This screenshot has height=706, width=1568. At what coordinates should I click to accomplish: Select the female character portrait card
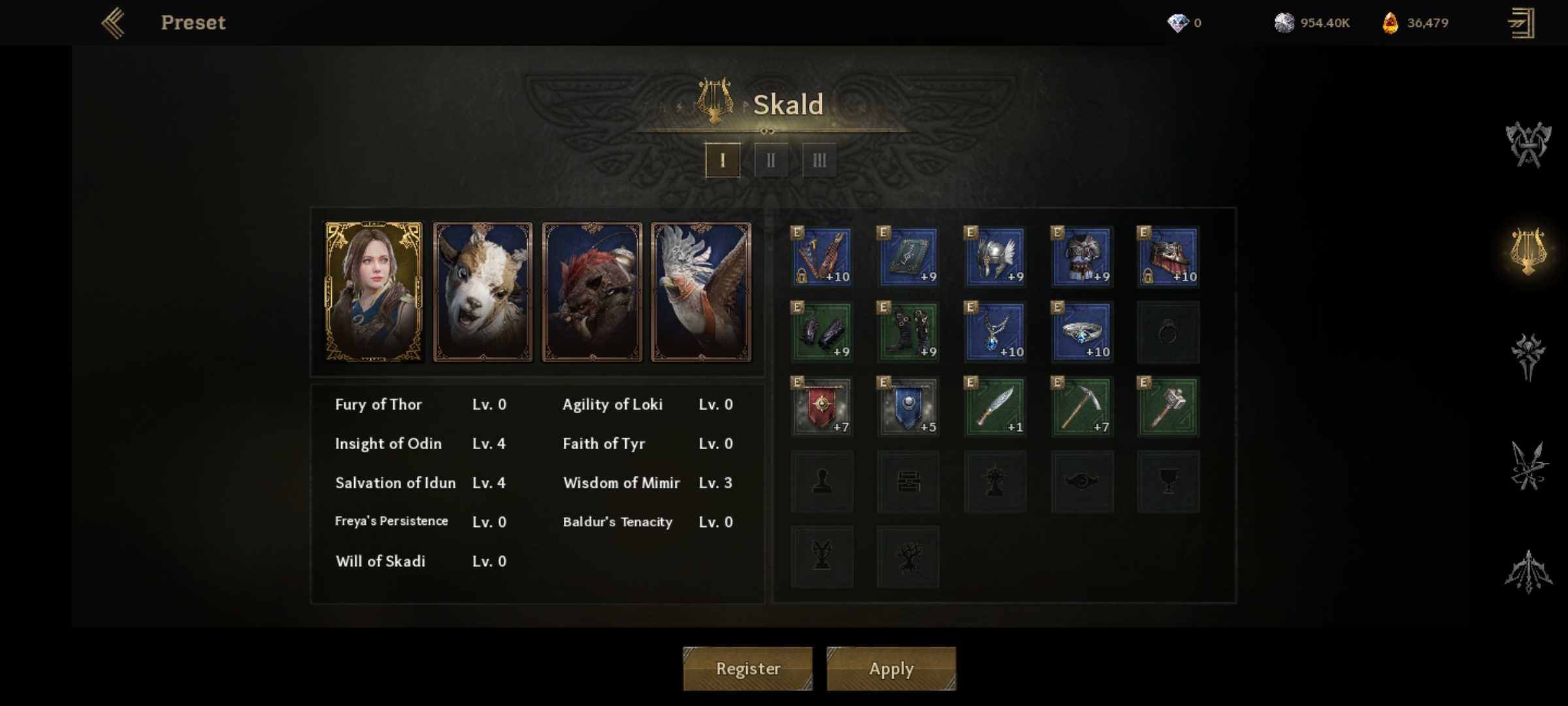click(x=374, y=292)
